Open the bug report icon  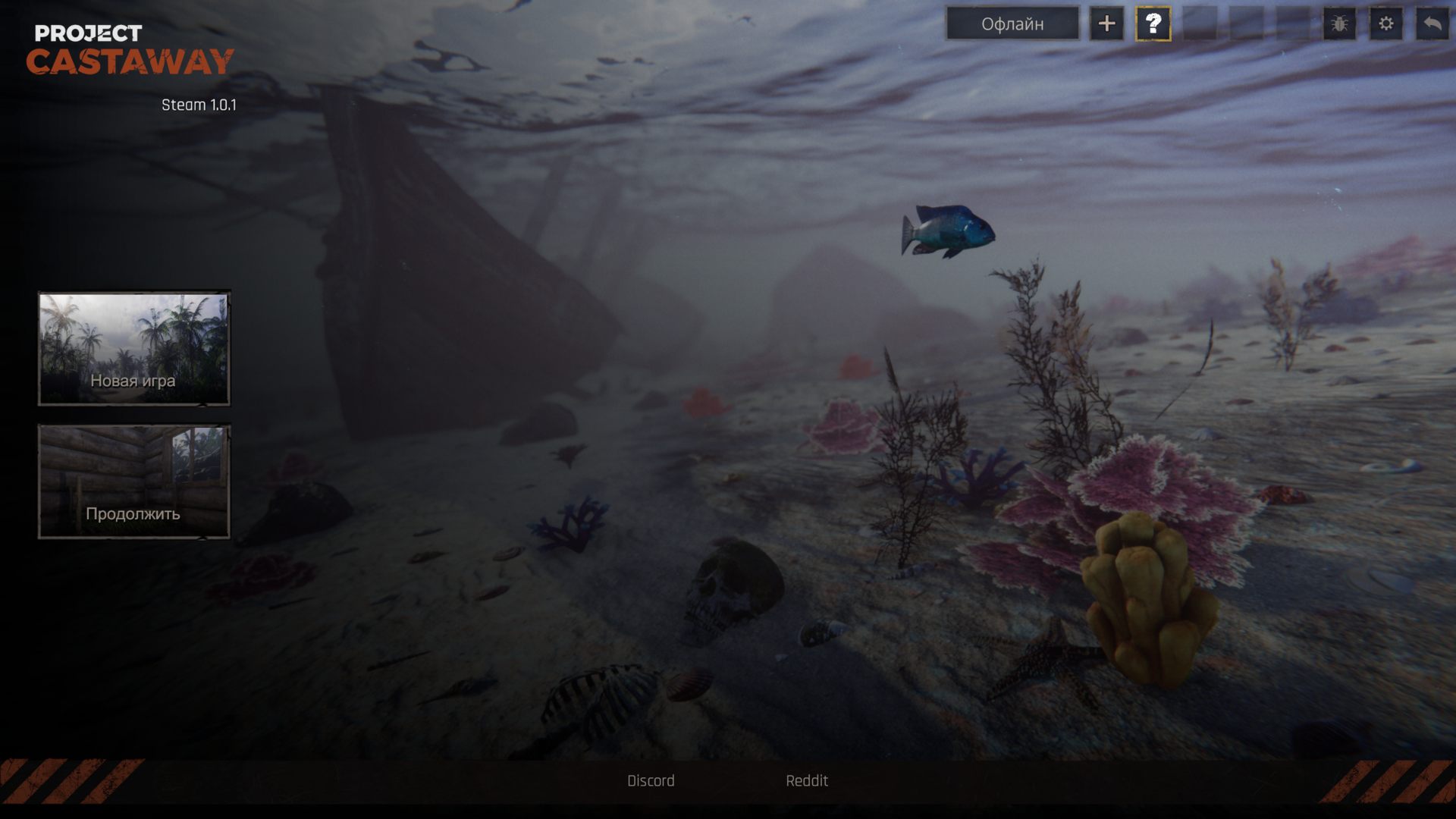1339,24
